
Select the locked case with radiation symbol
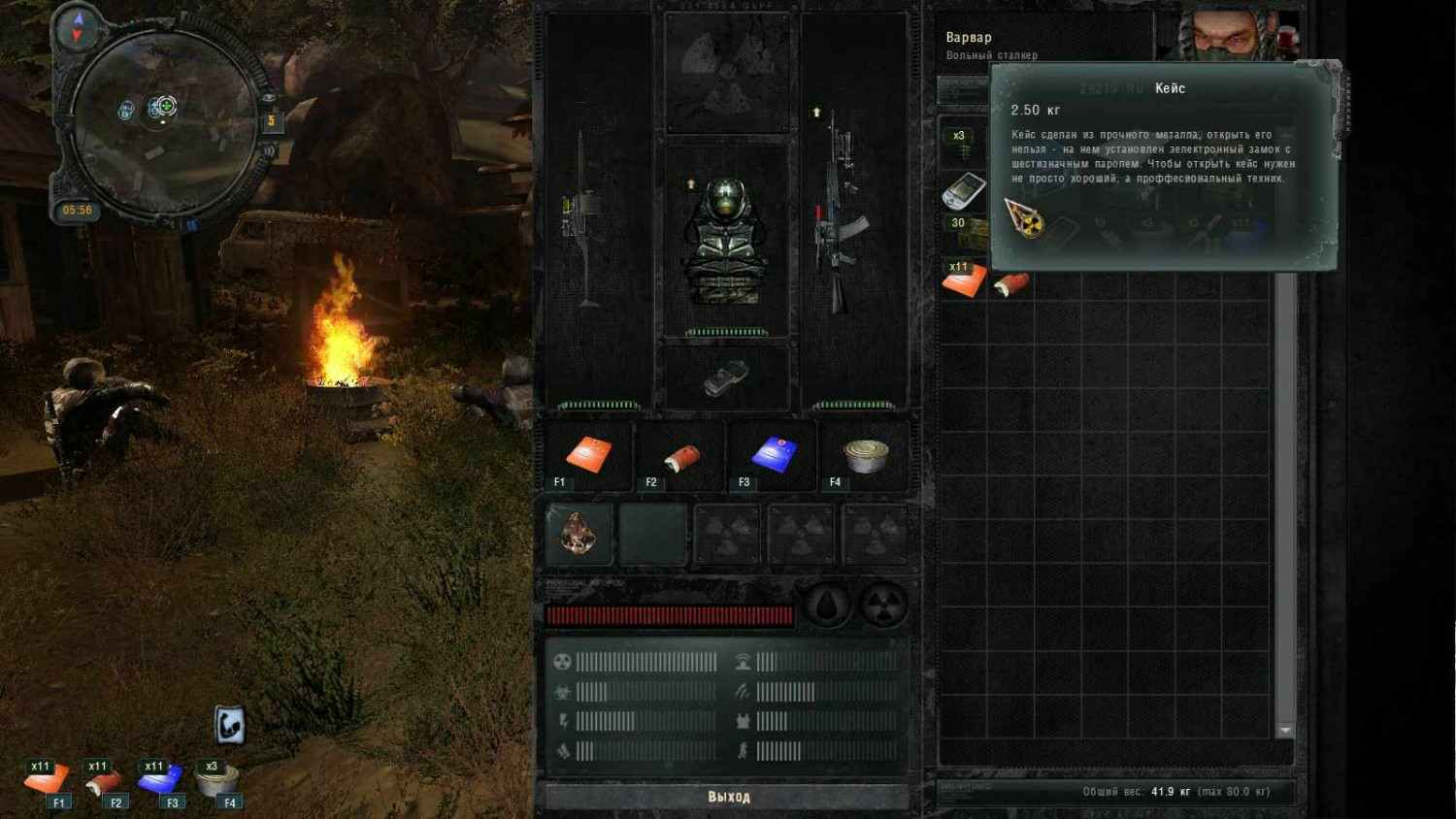click(1025, 219)
